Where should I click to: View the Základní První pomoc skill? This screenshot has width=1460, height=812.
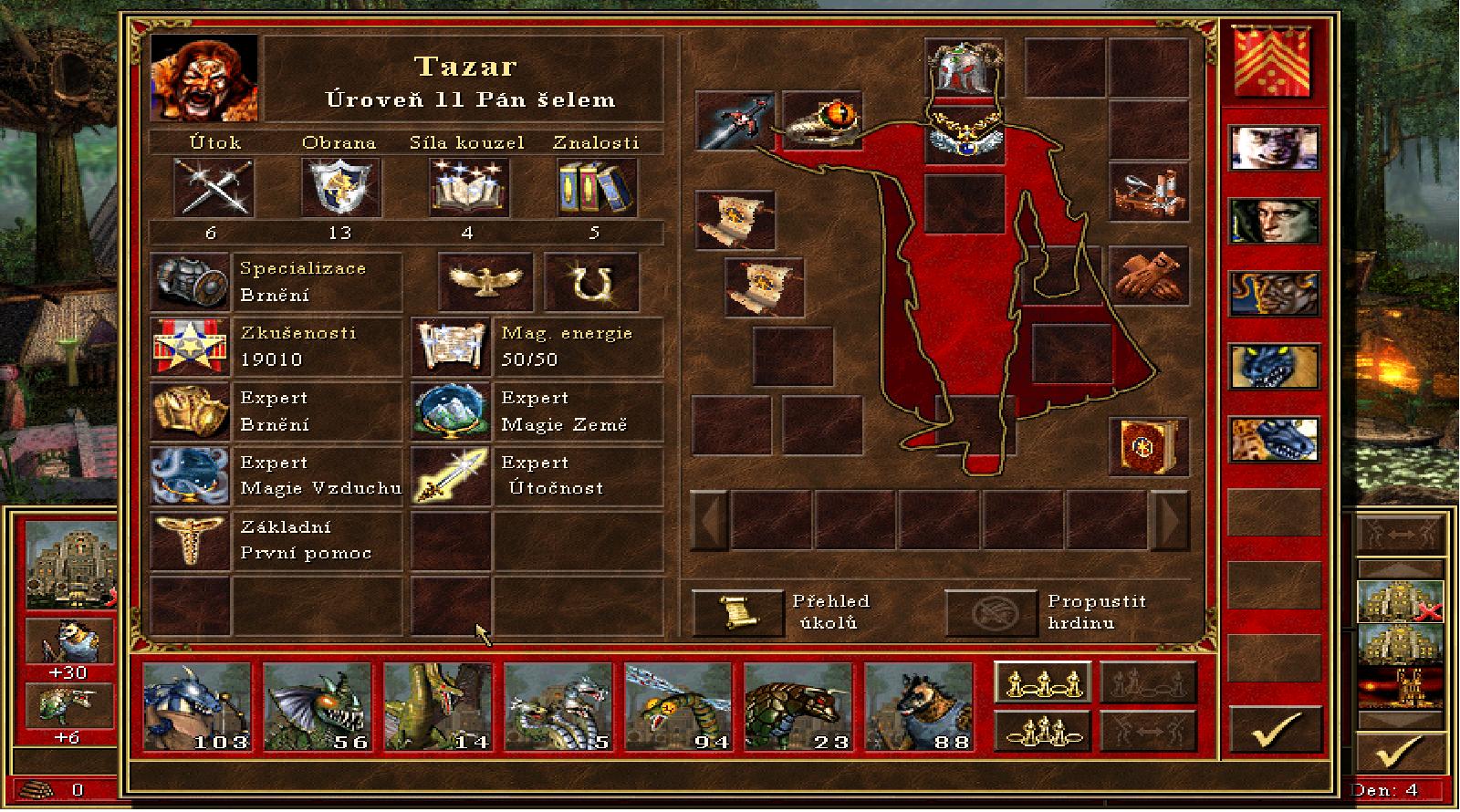click(x=190, y=541)
